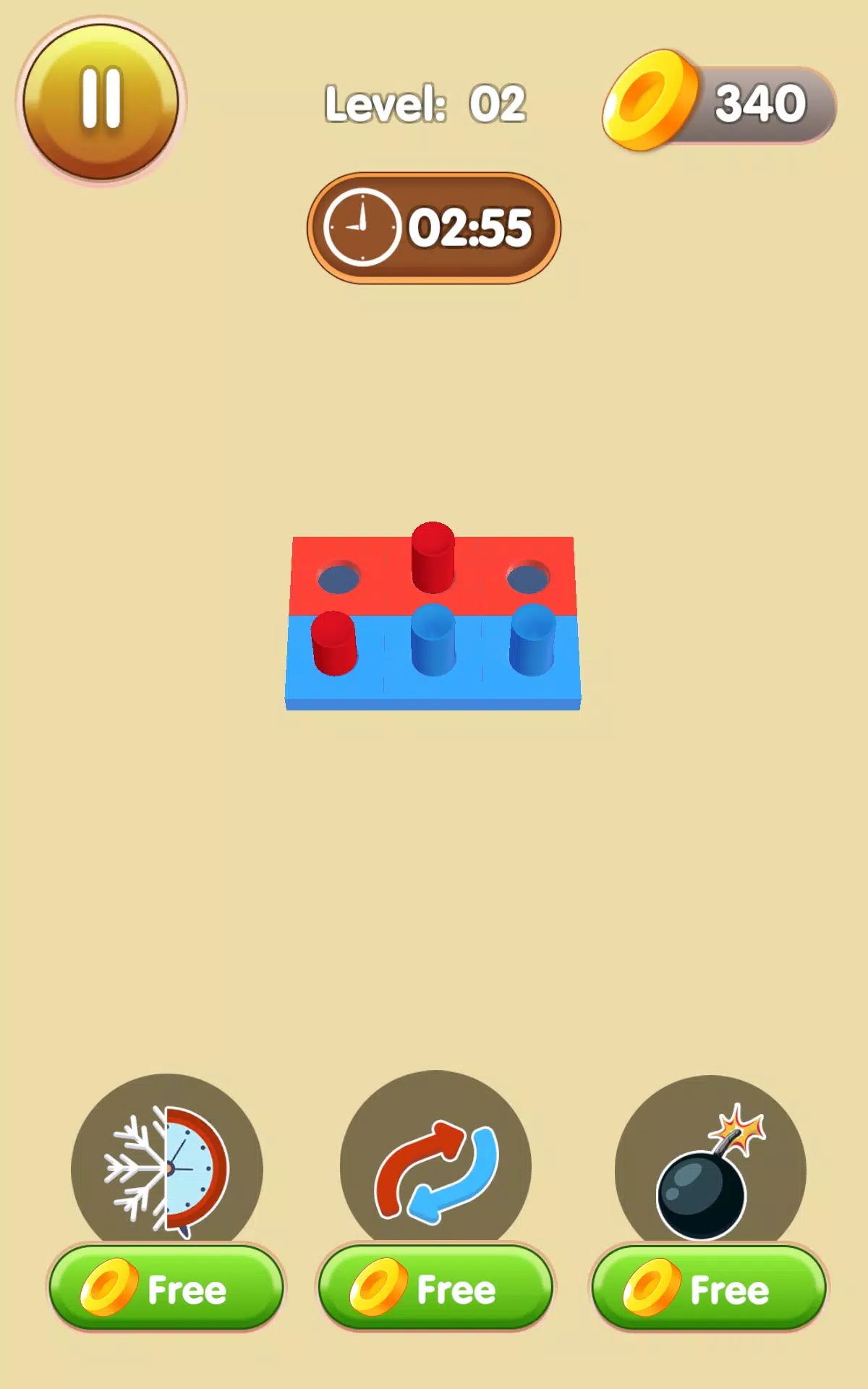868x1389 pixels.
Task: Activate the bomb booster
Action: tap(710, 1166)
